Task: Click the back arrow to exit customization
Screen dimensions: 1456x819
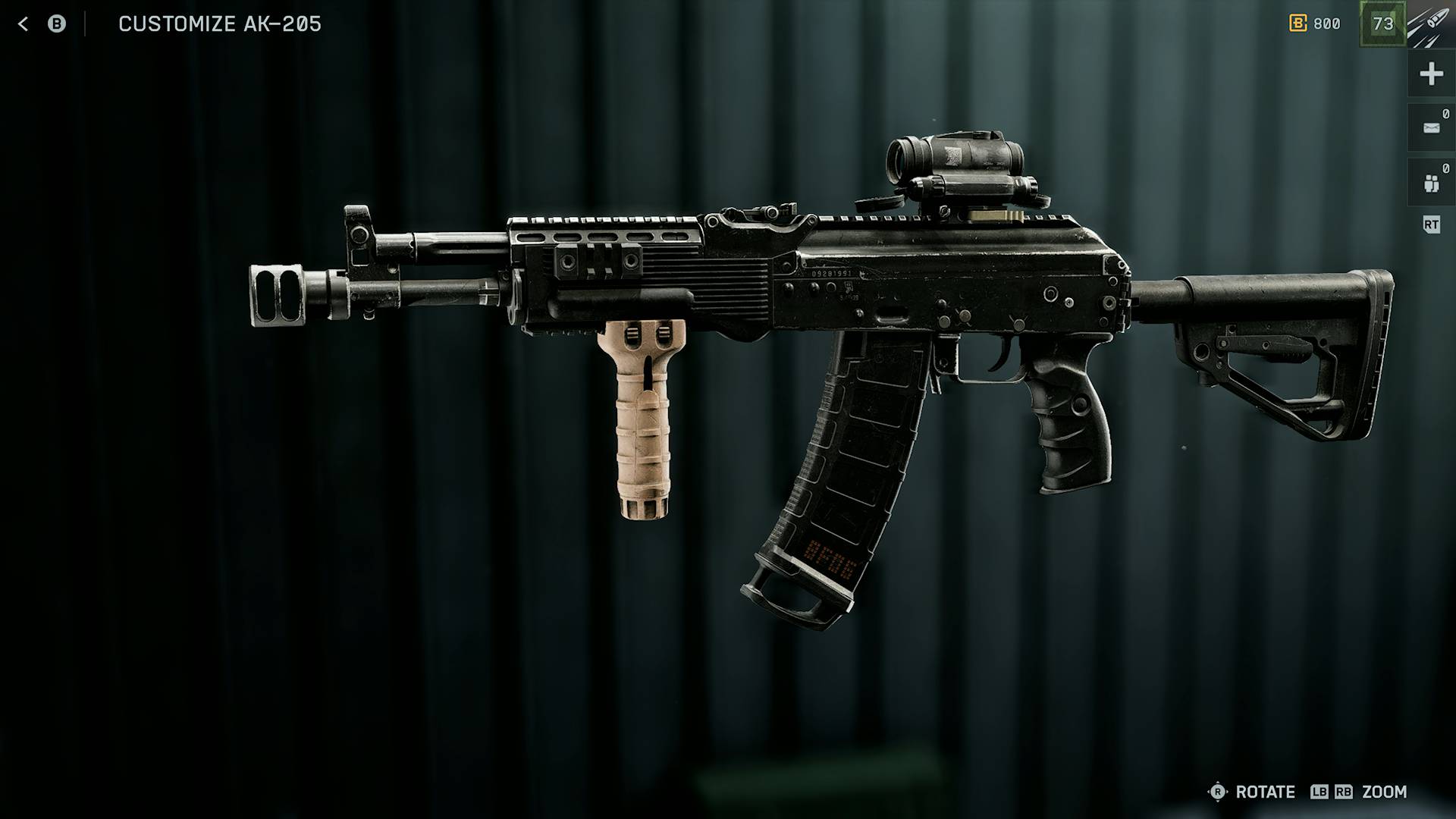Action: click(x=24, y=24)
